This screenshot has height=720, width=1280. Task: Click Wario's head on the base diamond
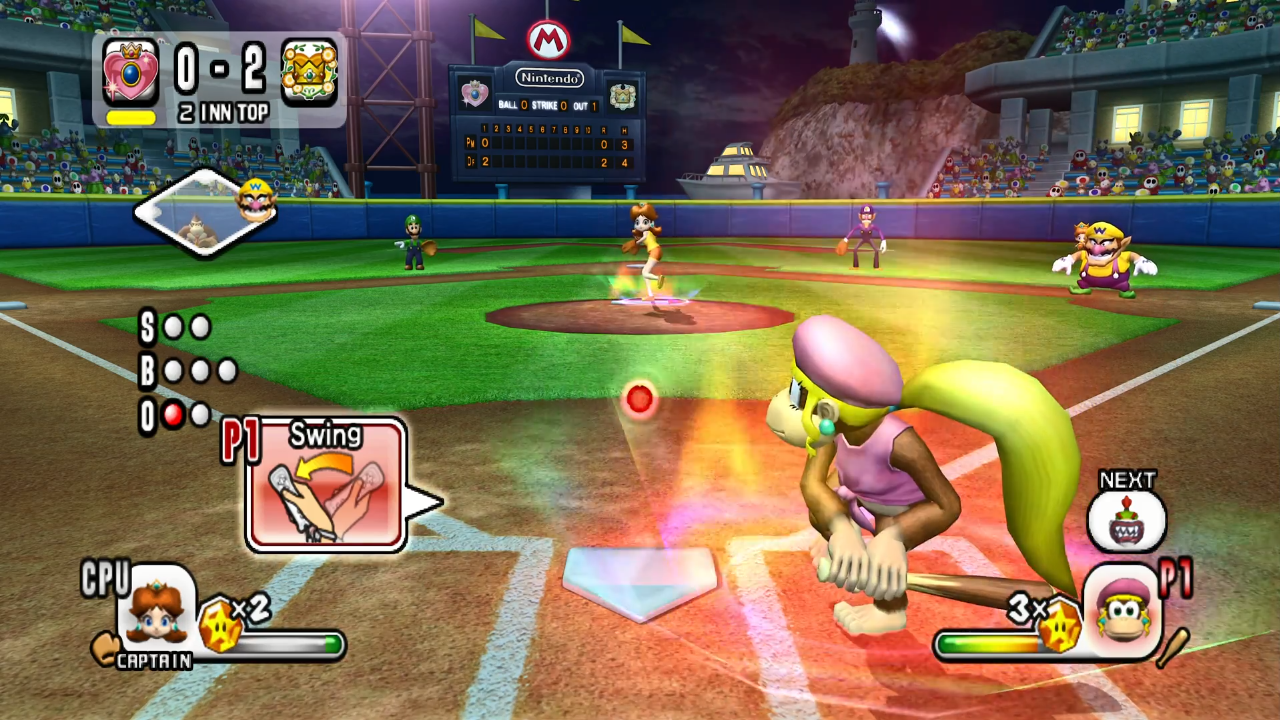[x=255, y=199]
